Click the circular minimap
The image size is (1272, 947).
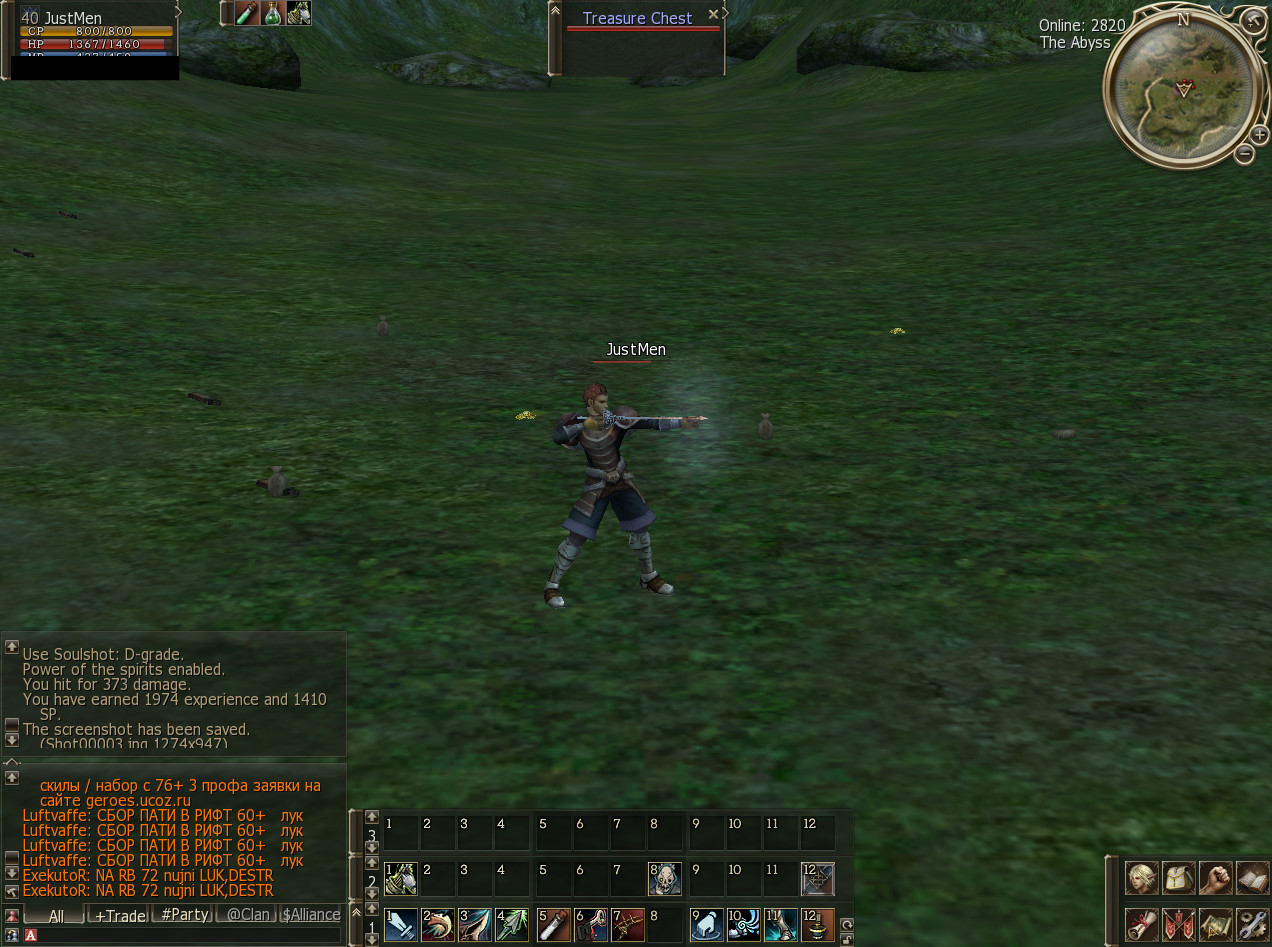1180,90
